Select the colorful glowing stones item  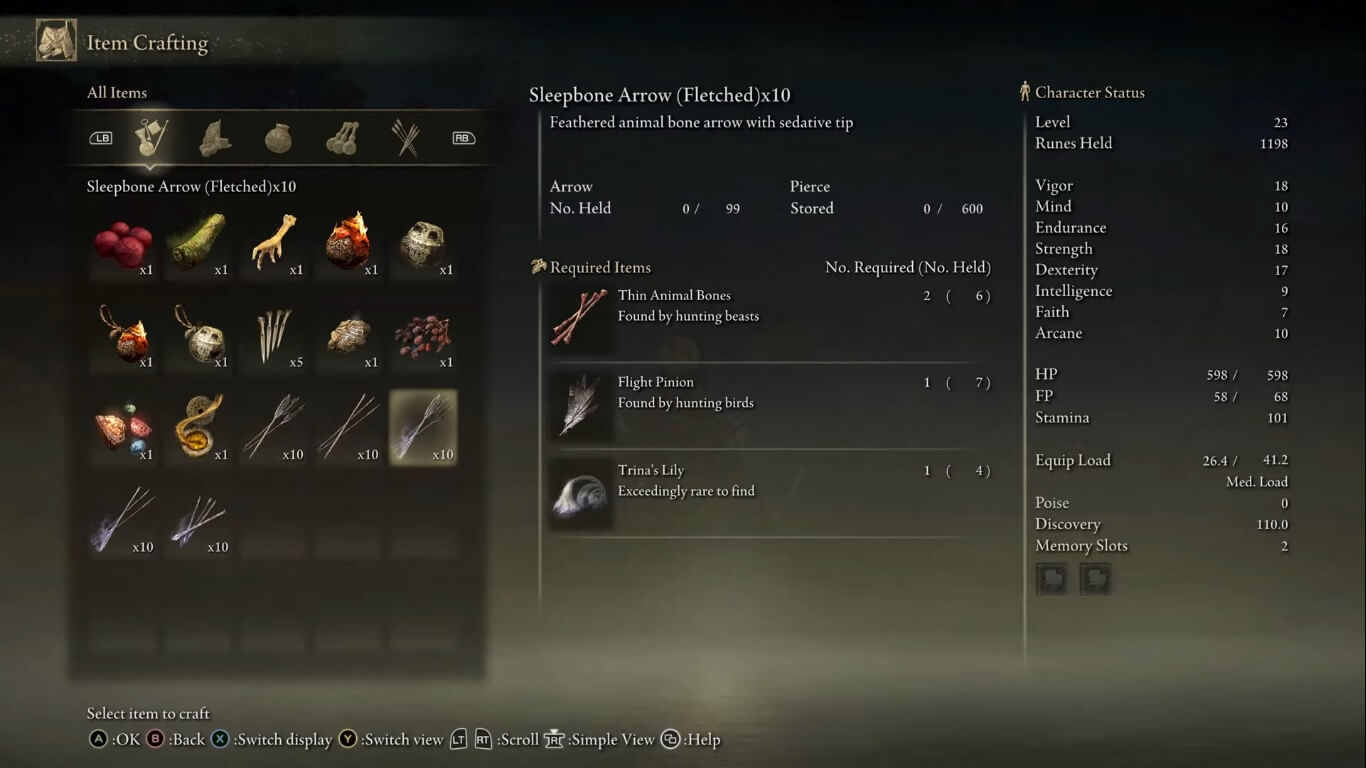pyautogui.click(x=122, y=428)
